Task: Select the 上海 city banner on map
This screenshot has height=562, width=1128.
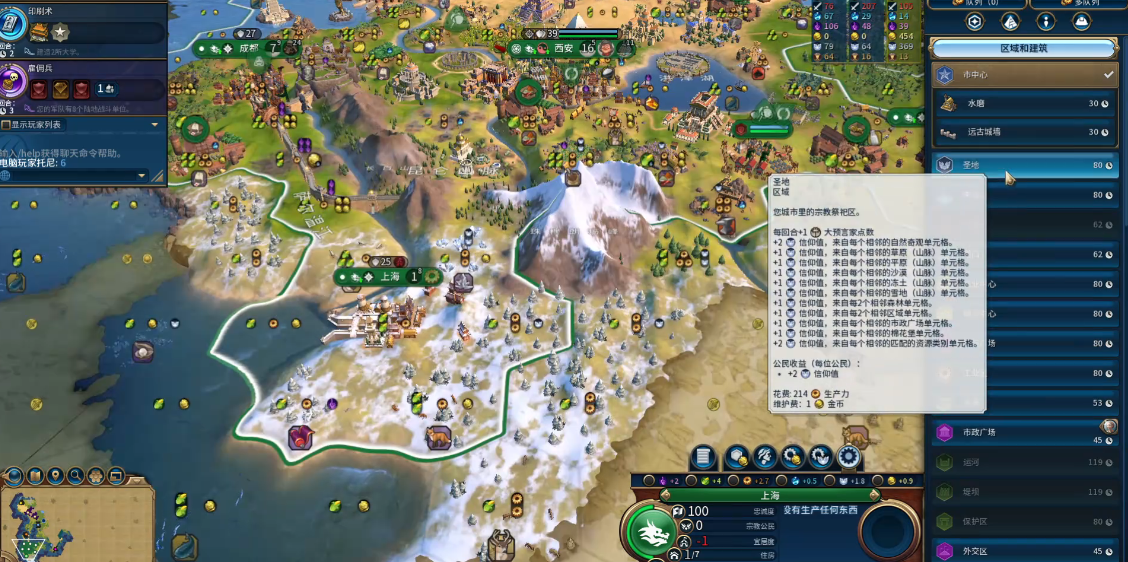Action: (389, 277)
